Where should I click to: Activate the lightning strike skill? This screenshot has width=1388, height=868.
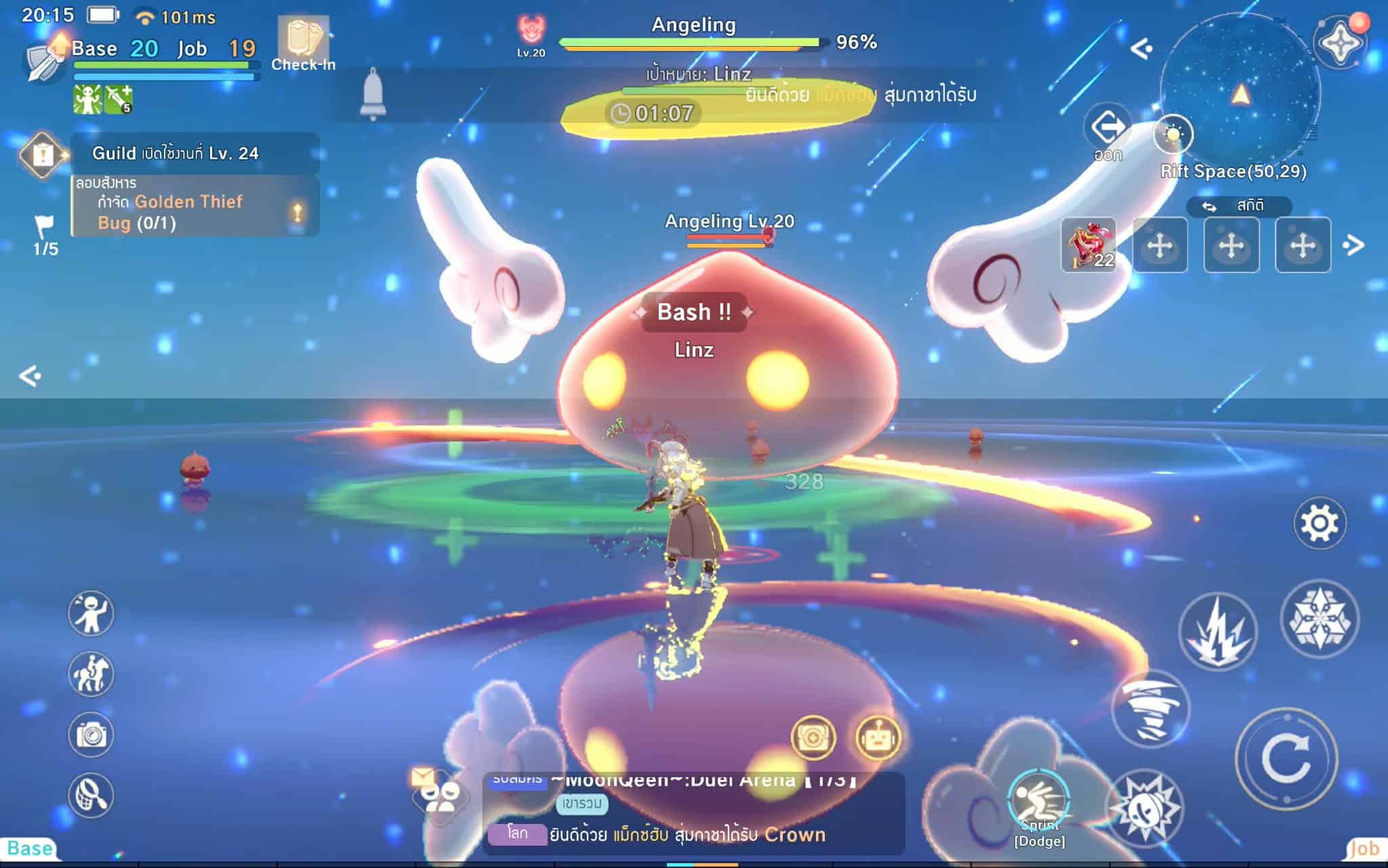coord(1217,632)
